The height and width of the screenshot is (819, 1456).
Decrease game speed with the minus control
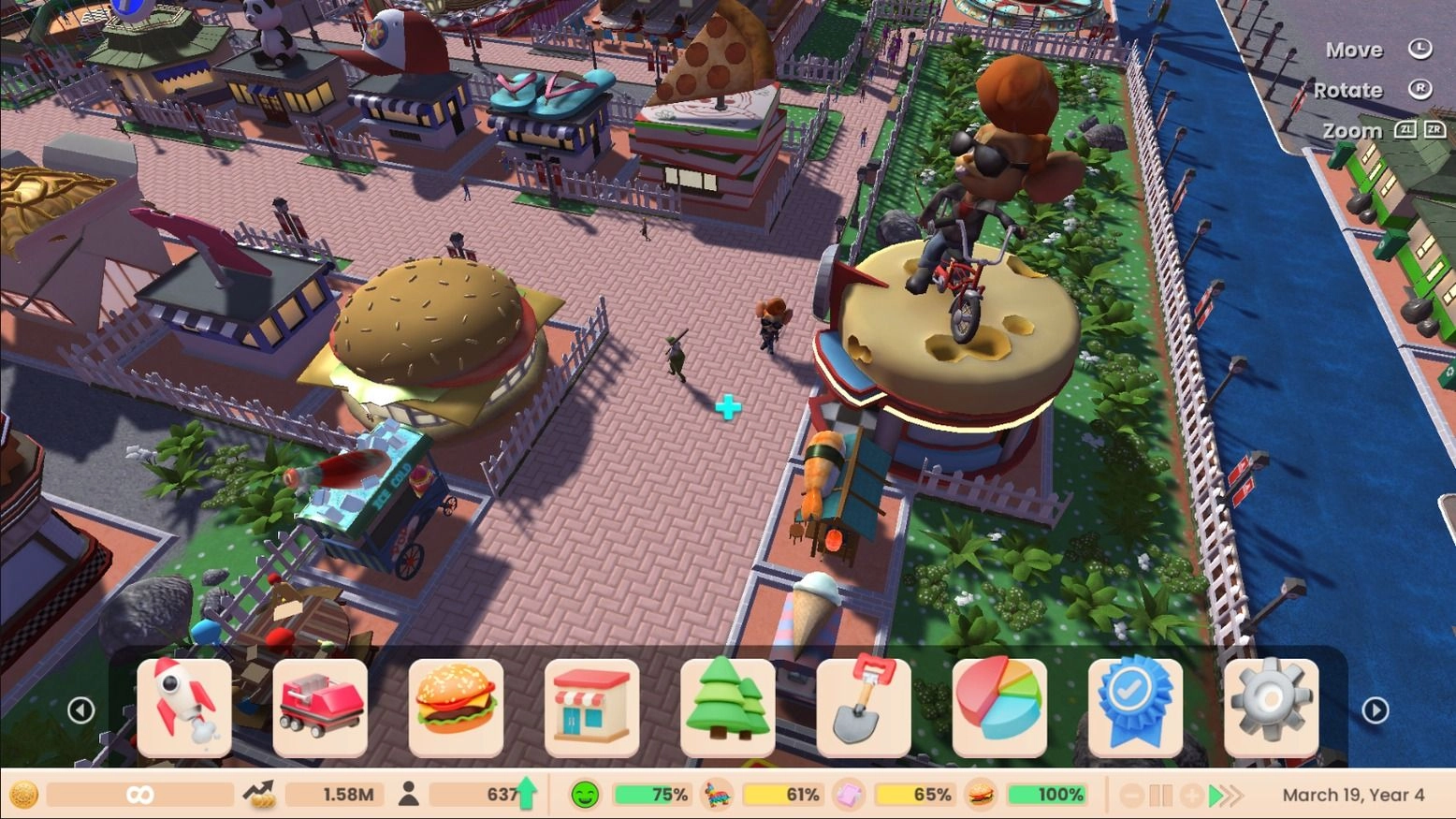coord(1133,795)
